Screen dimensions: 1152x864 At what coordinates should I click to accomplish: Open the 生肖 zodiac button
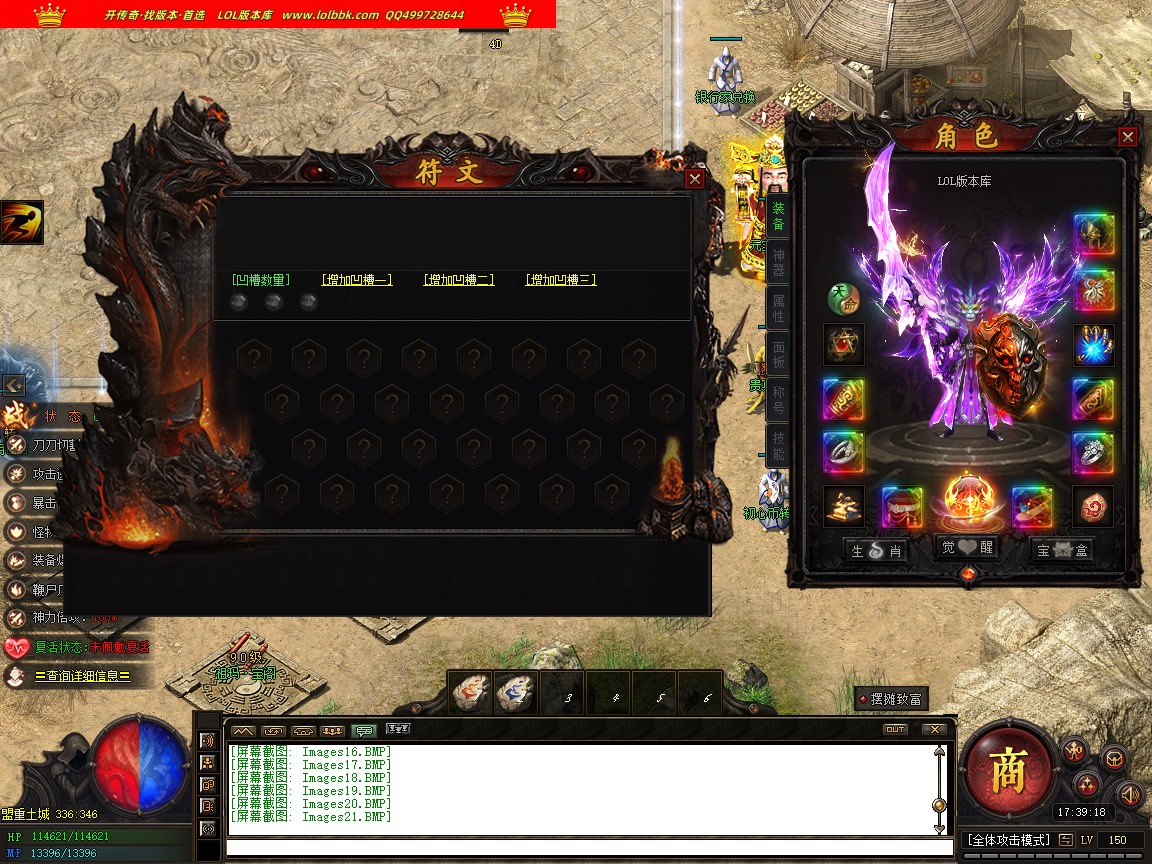pyautogui.click(x=875, y=550)
